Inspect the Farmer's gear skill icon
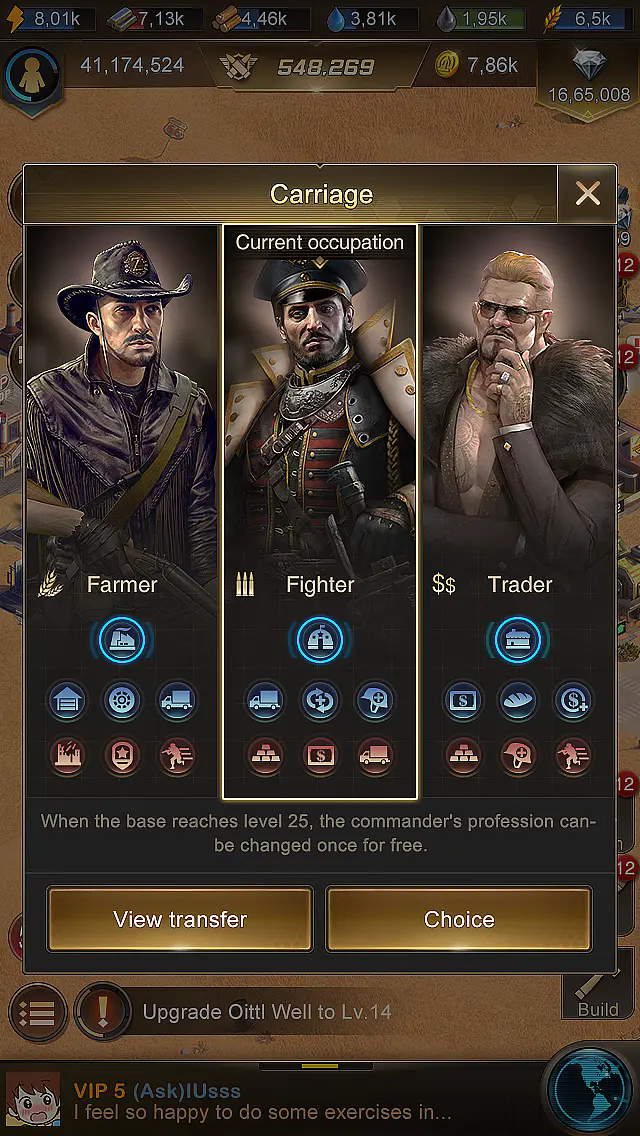 122,701
